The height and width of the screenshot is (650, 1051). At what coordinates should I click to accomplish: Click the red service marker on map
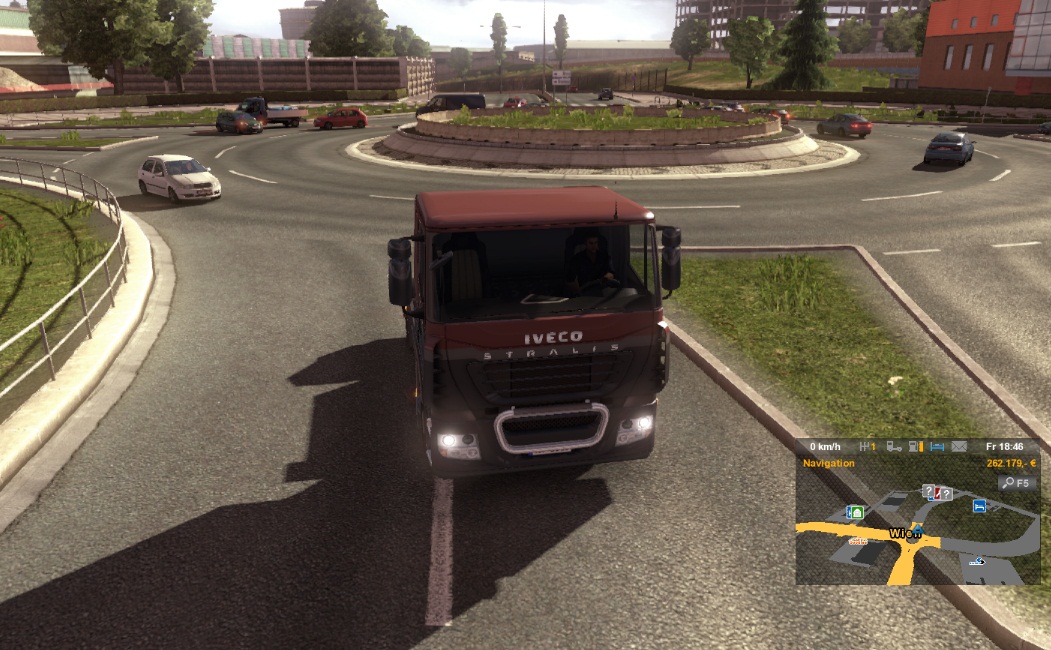tap(936, 493)
